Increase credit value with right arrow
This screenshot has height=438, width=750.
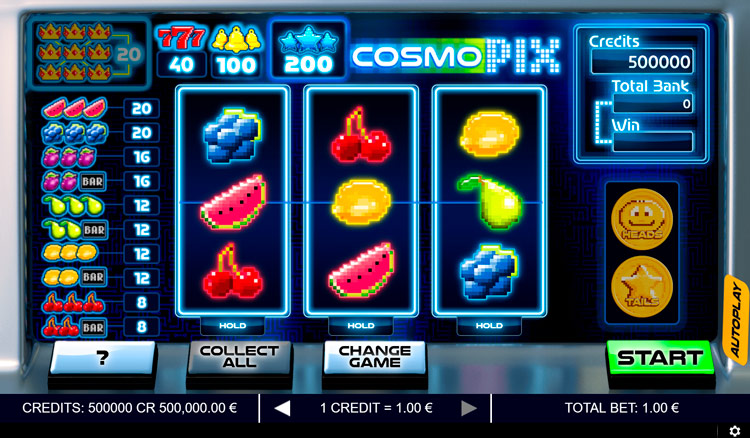[x=468, y=408]
